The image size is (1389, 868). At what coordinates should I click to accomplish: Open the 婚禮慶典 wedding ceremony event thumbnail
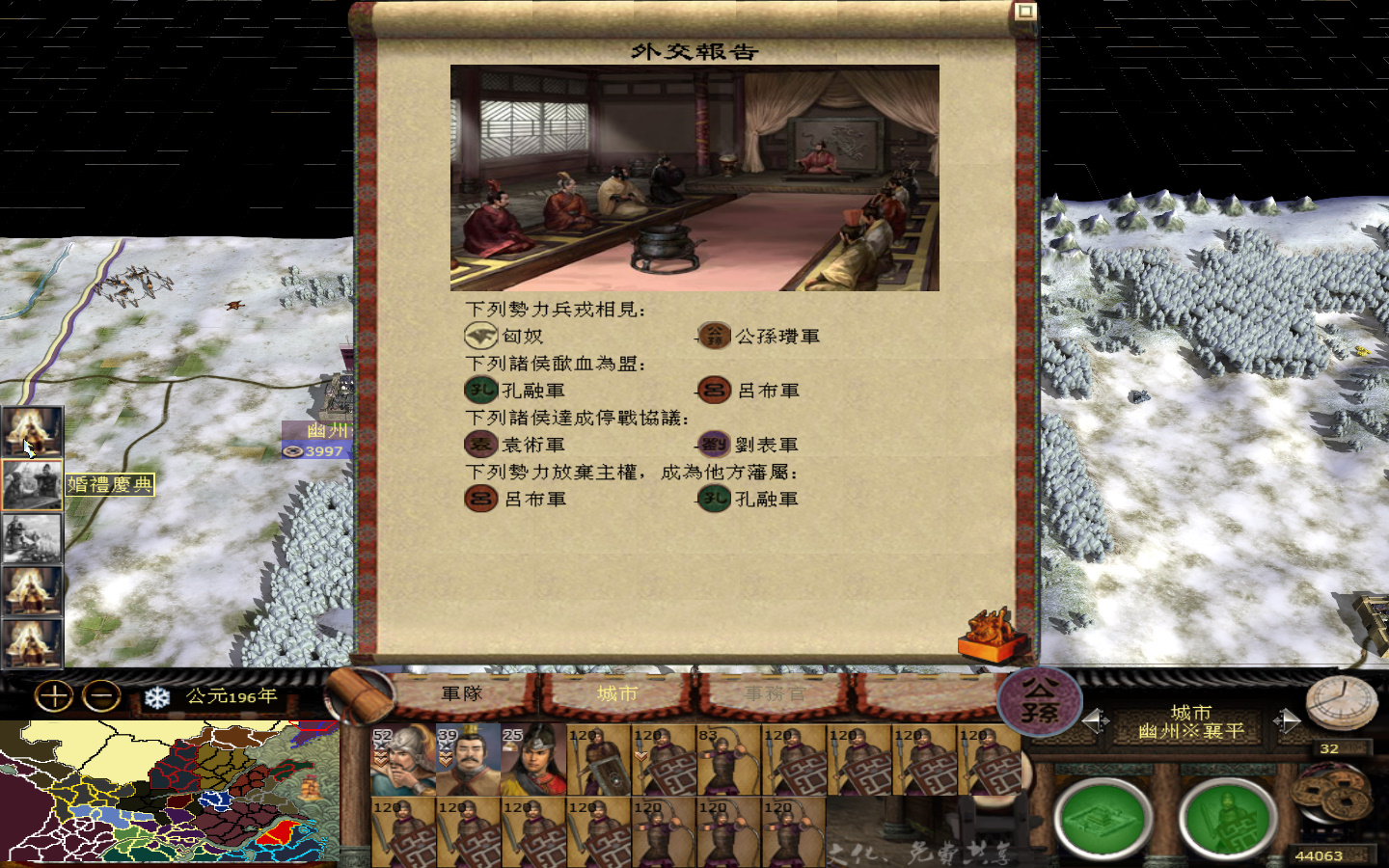(x=32, y=482)
